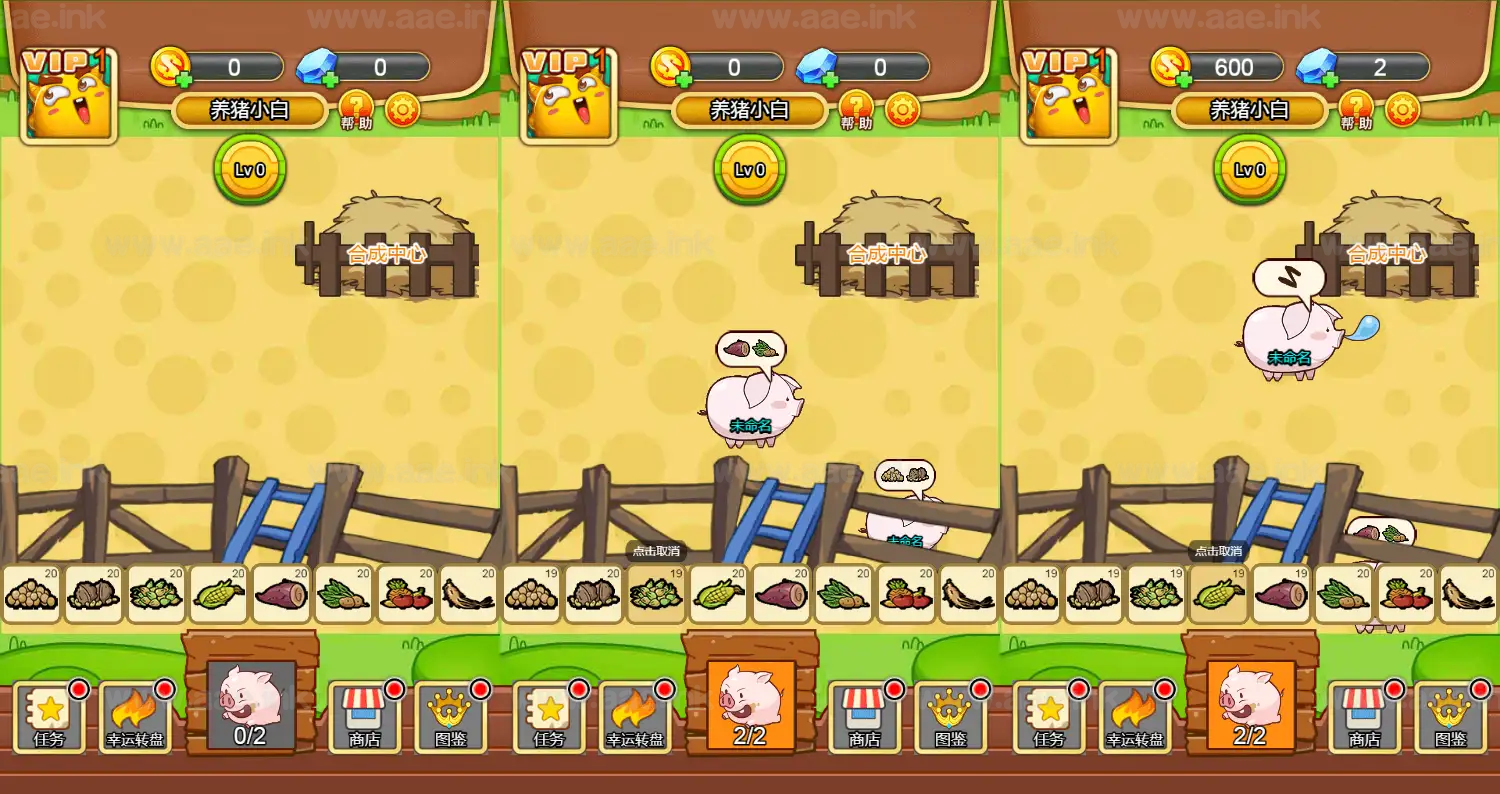Choose the sweet potato feed slot showing 19
Viewport: 1500px width, 794px height.
(1281, 595)
